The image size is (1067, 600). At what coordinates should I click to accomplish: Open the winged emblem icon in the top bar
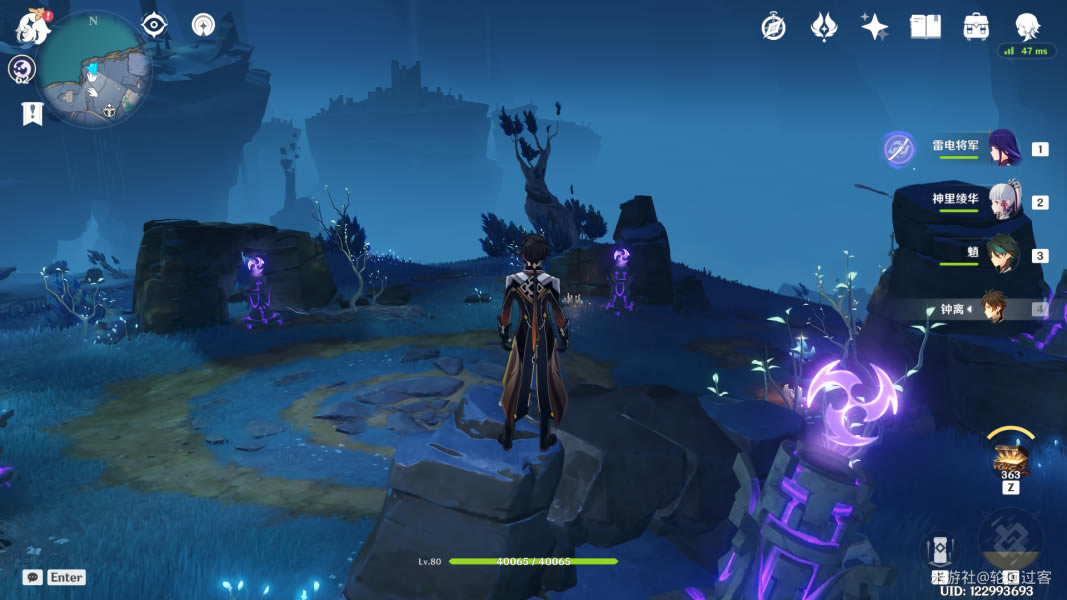pyautogui.click(x=823, y=27)
